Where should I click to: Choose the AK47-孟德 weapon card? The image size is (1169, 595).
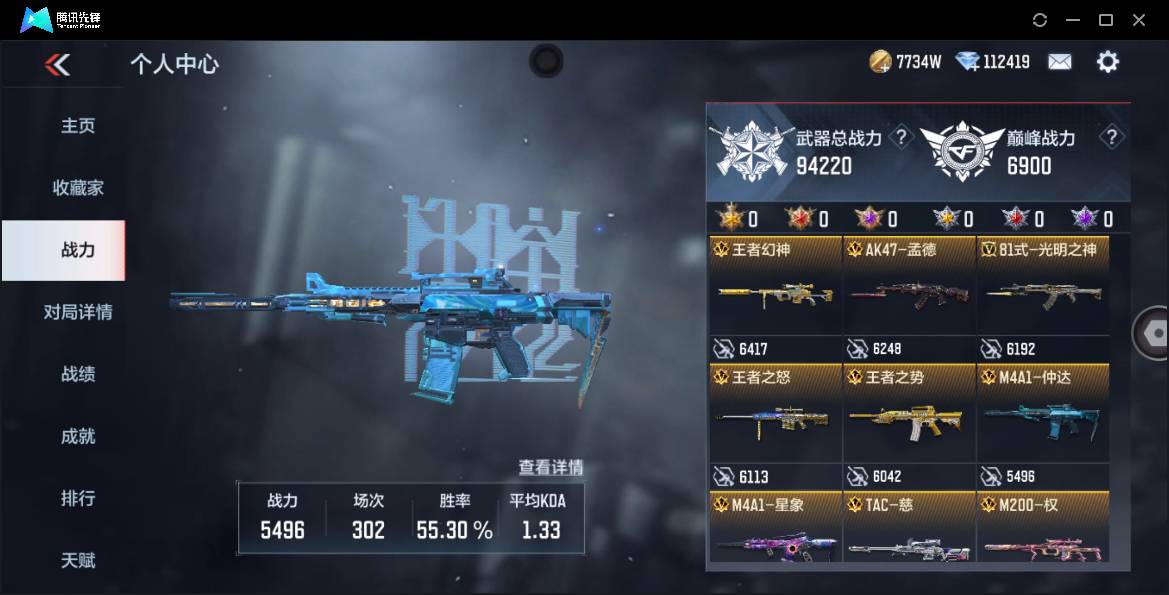[x=909, y=296]
